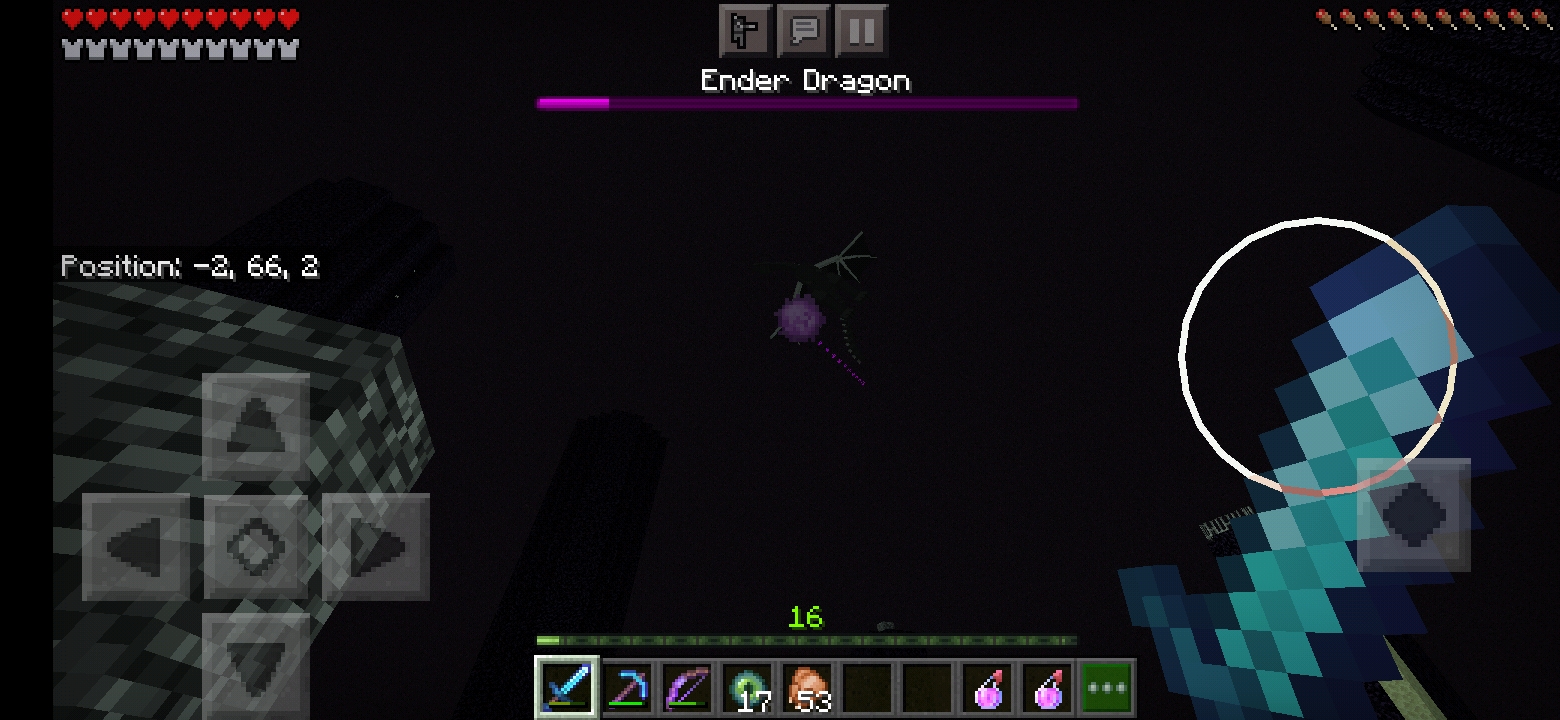This screenshot has height=720, width=1560.
Task: Choose the ender pearl stack of 17
Action: point(748,688)
